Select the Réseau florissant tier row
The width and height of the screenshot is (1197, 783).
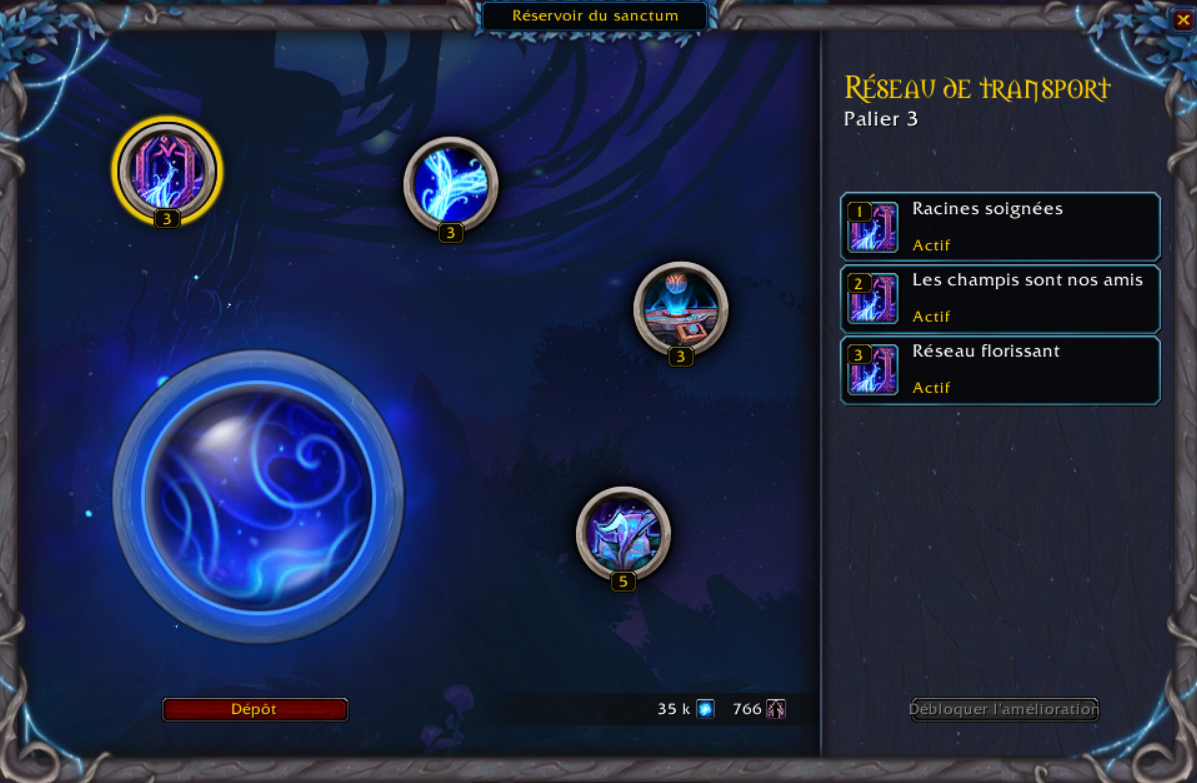pos(1000,370)
